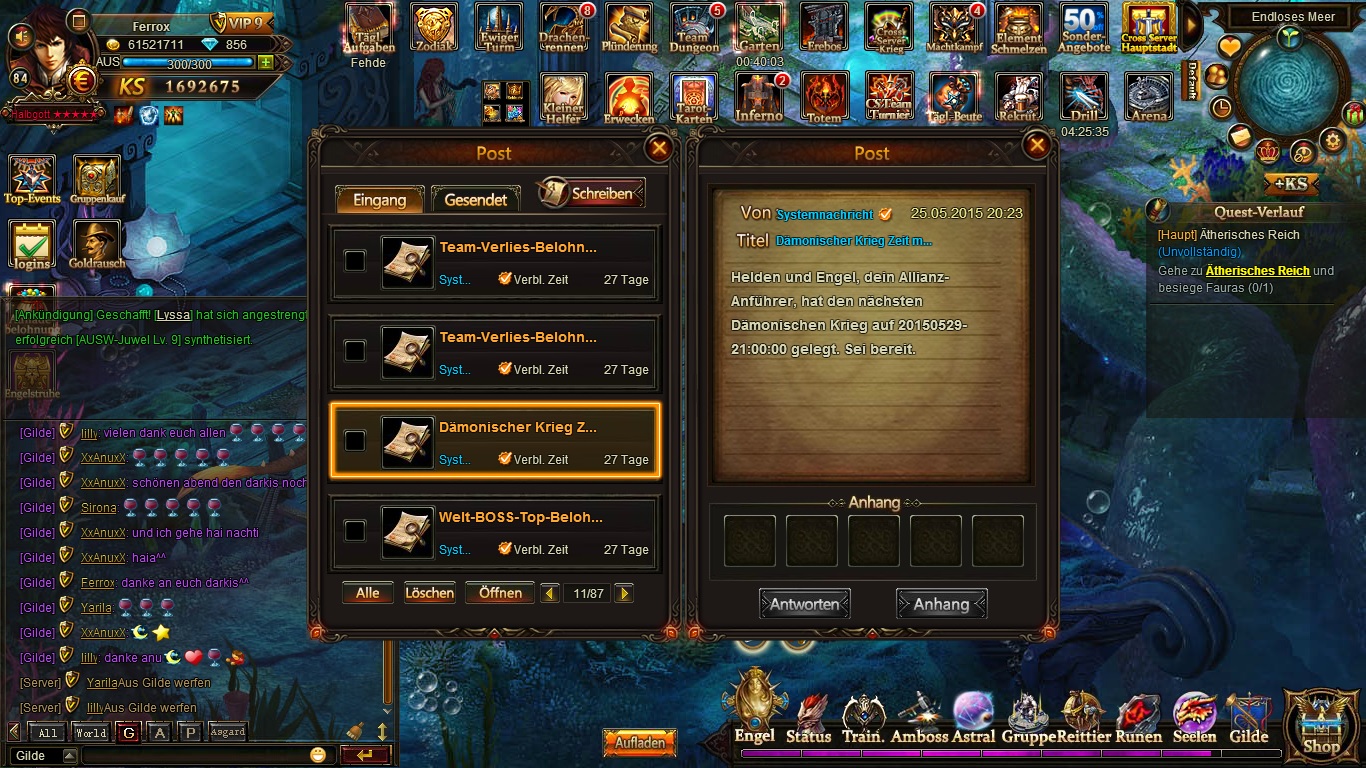Viewport: 1366px width, 768px height.
Task: Switch to the Gesendet tab
Action: [x=476, y=199]
